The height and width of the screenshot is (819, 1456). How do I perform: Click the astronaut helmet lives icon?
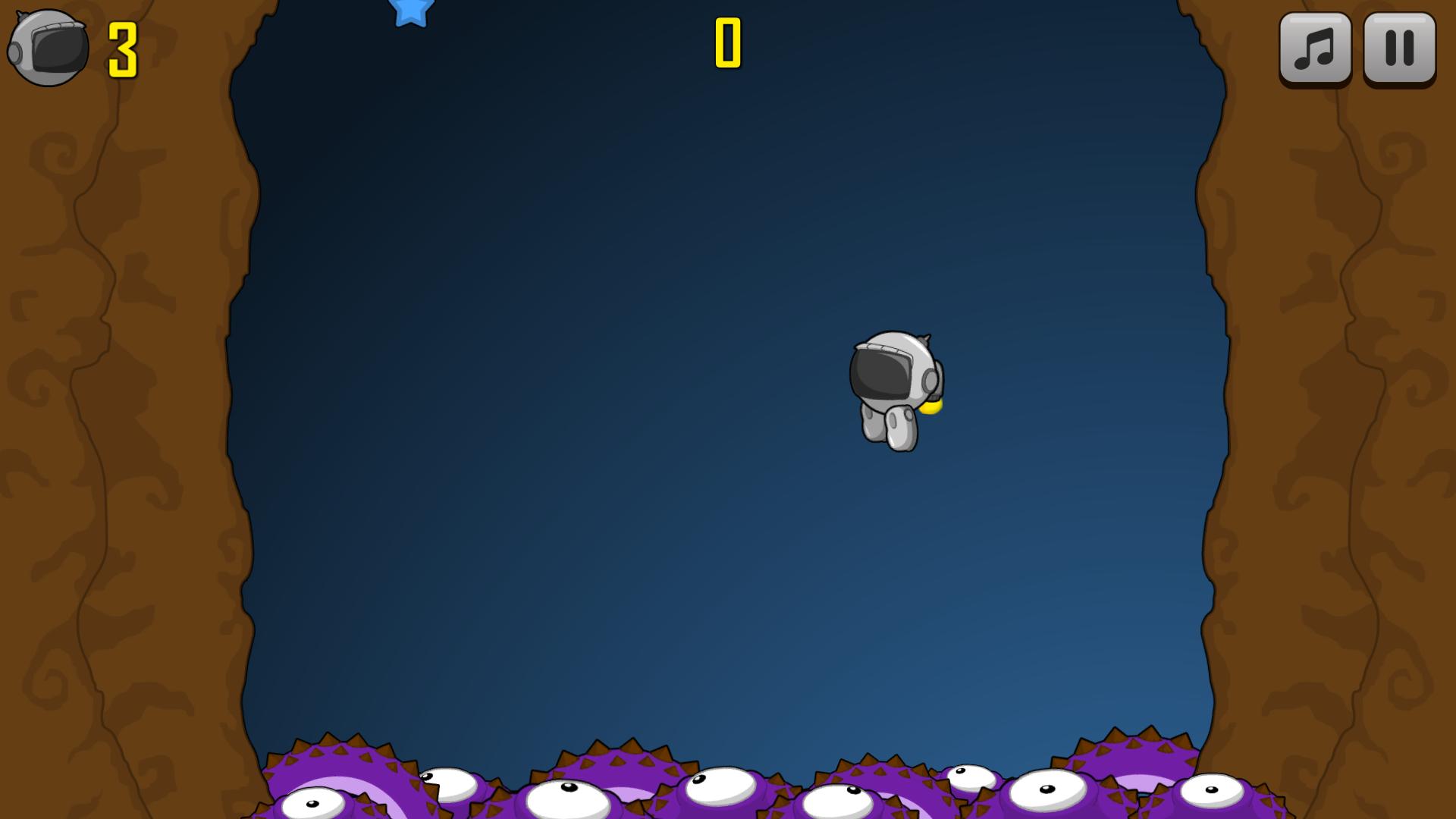(x=45, y=49)
